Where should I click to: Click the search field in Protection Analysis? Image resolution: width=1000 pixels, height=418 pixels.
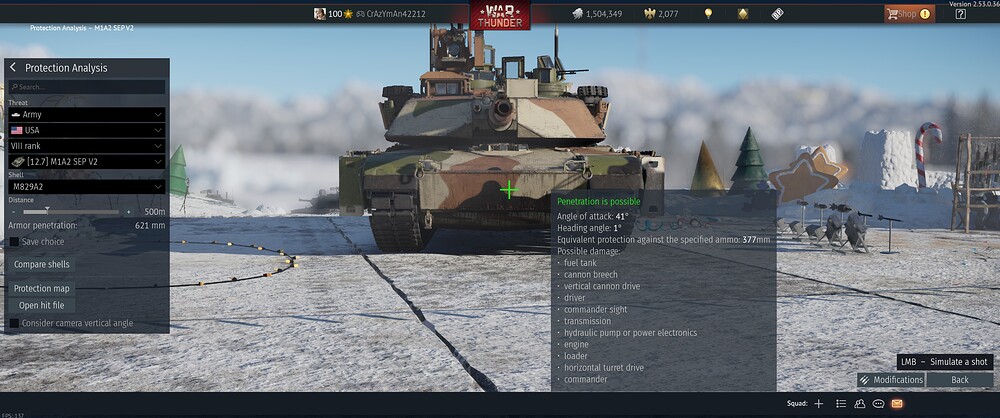click(x=88, y=87)
